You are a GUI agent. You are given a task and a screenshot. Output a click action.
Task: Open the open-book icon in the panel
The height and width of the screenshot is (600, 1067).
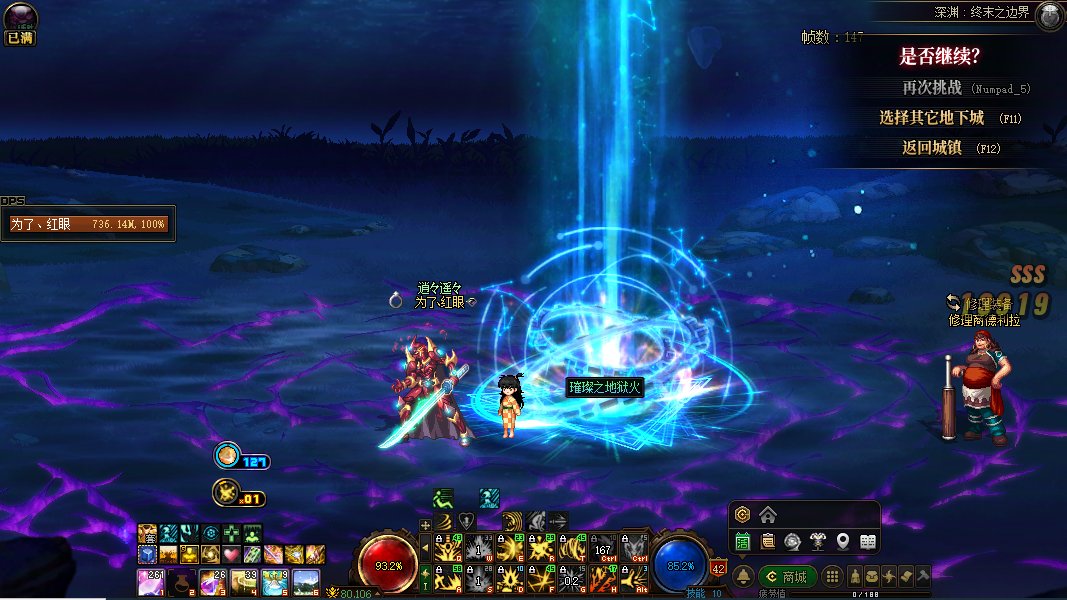tap(868, 541)
